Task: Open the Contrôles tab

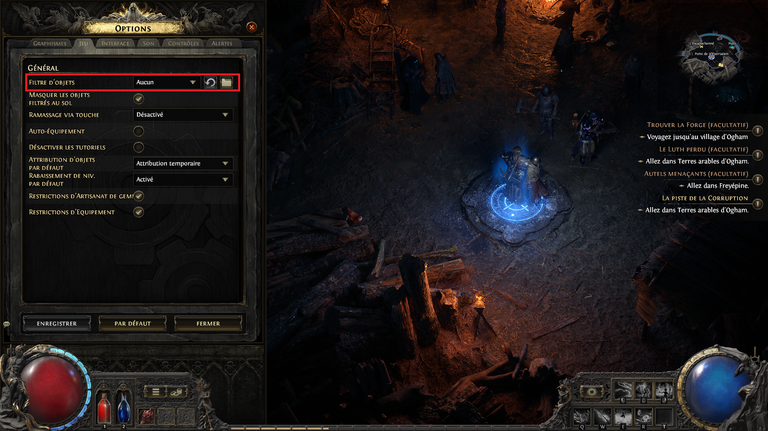Action: pos(183,44)
